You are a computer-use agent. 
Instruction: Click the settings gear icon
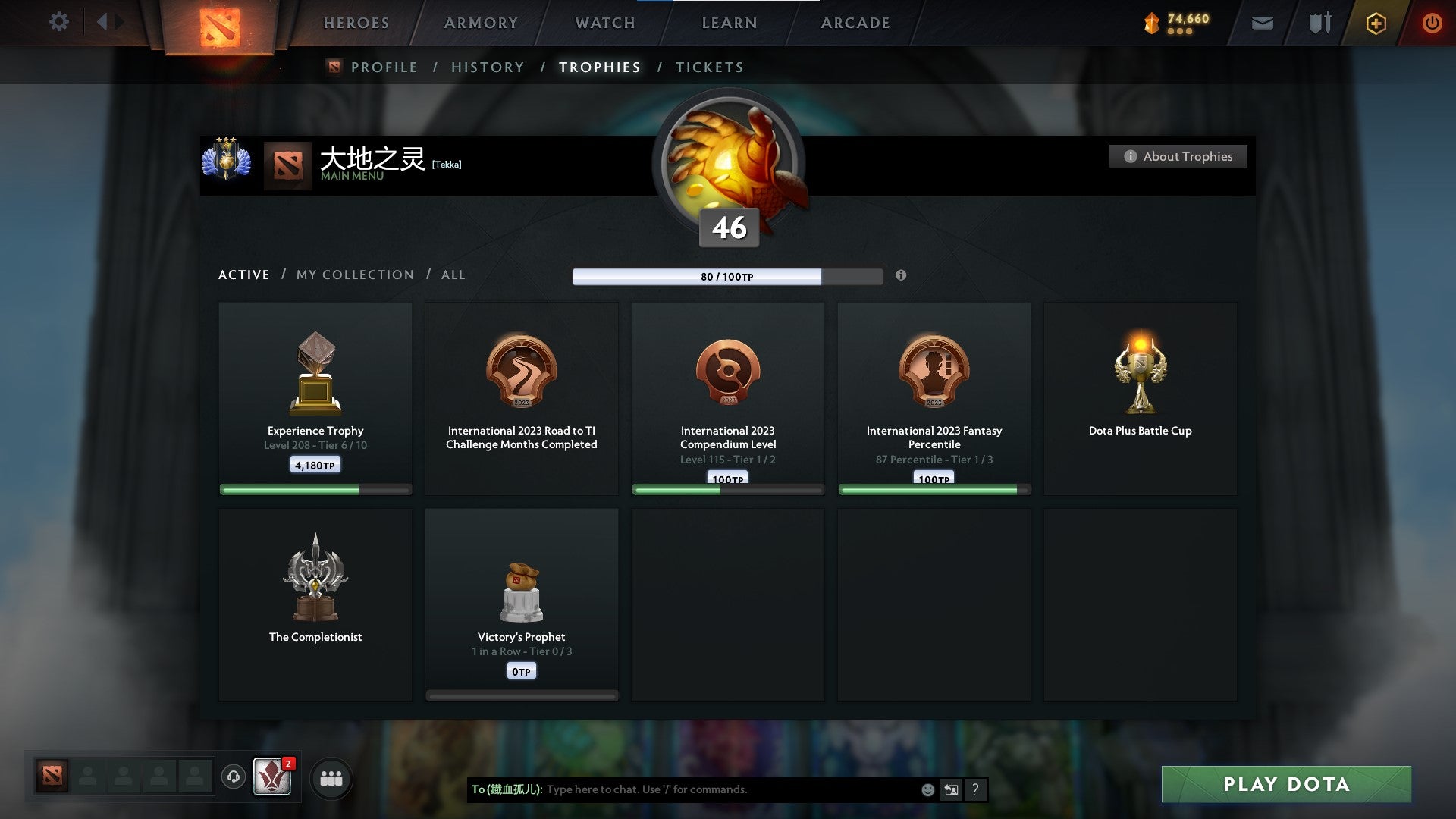(x=58, y=22)
